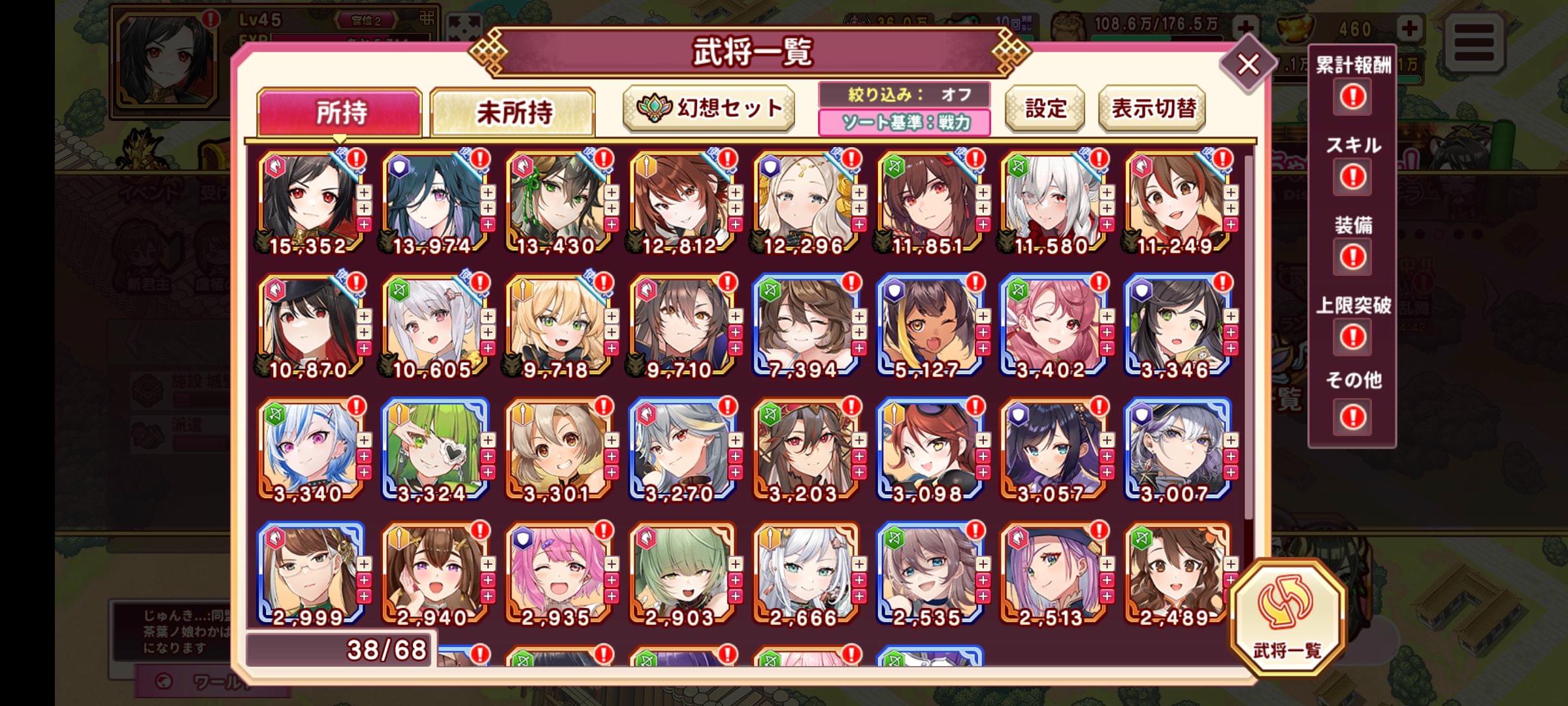The width and height of the screenshot is (1568, 706).
Task: Open the hamburger main menu
Action: coord(1475,42)
